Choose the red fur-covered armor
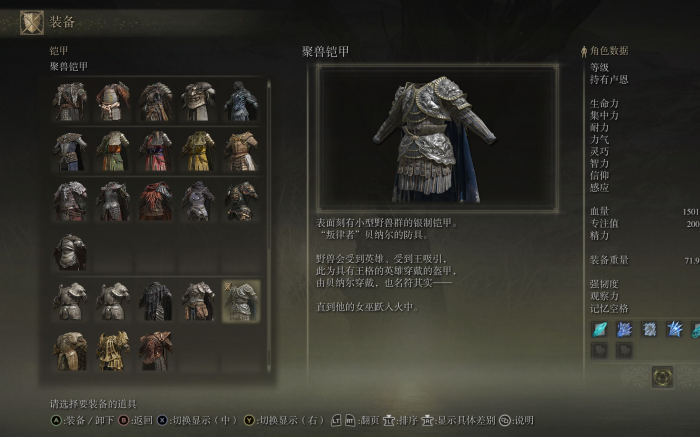Image resolution: width=700 pixels, height=437 pixels. click(155, 201)
